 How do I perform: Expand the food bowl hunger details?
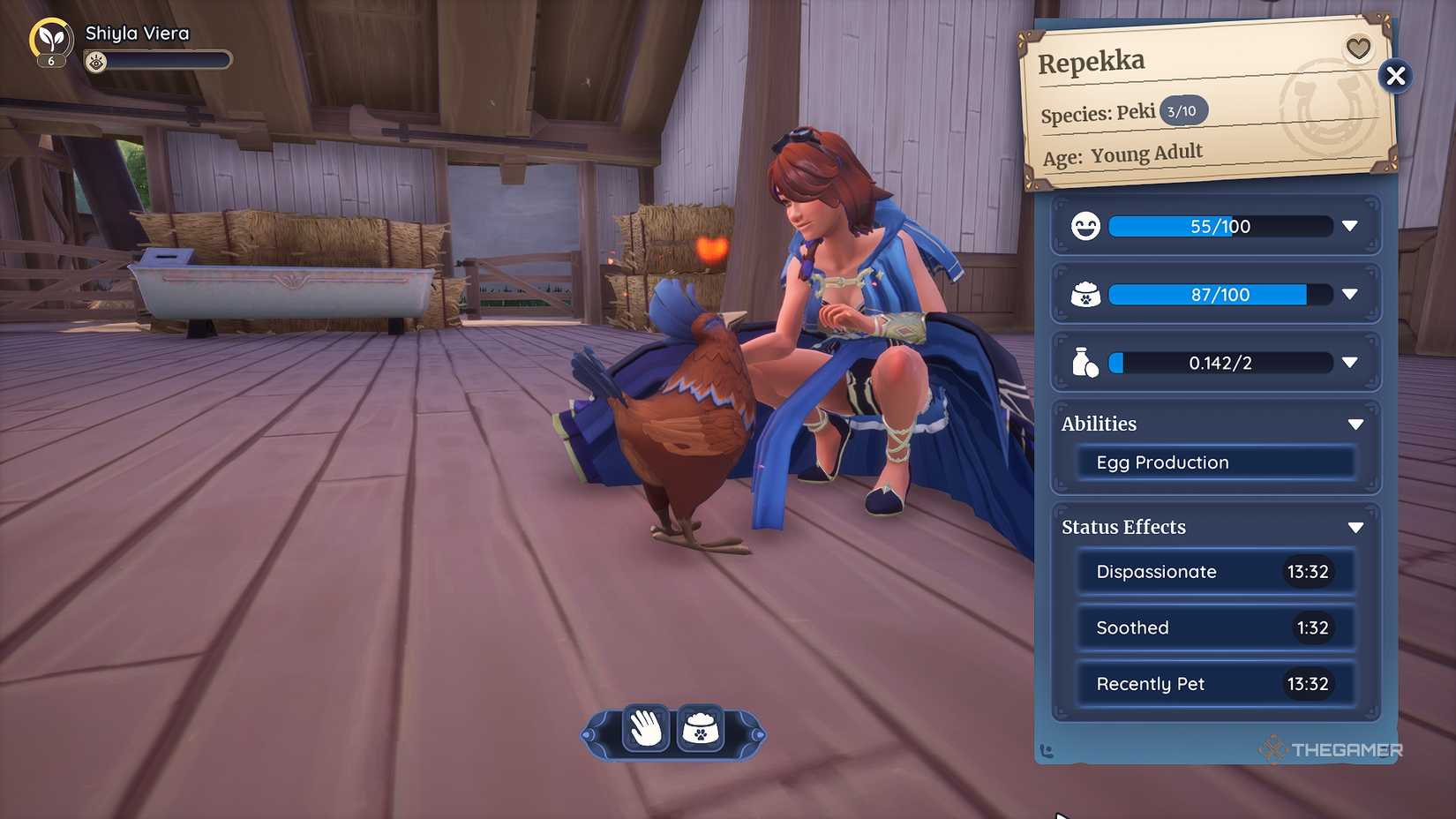click(x=1349, y=294)
